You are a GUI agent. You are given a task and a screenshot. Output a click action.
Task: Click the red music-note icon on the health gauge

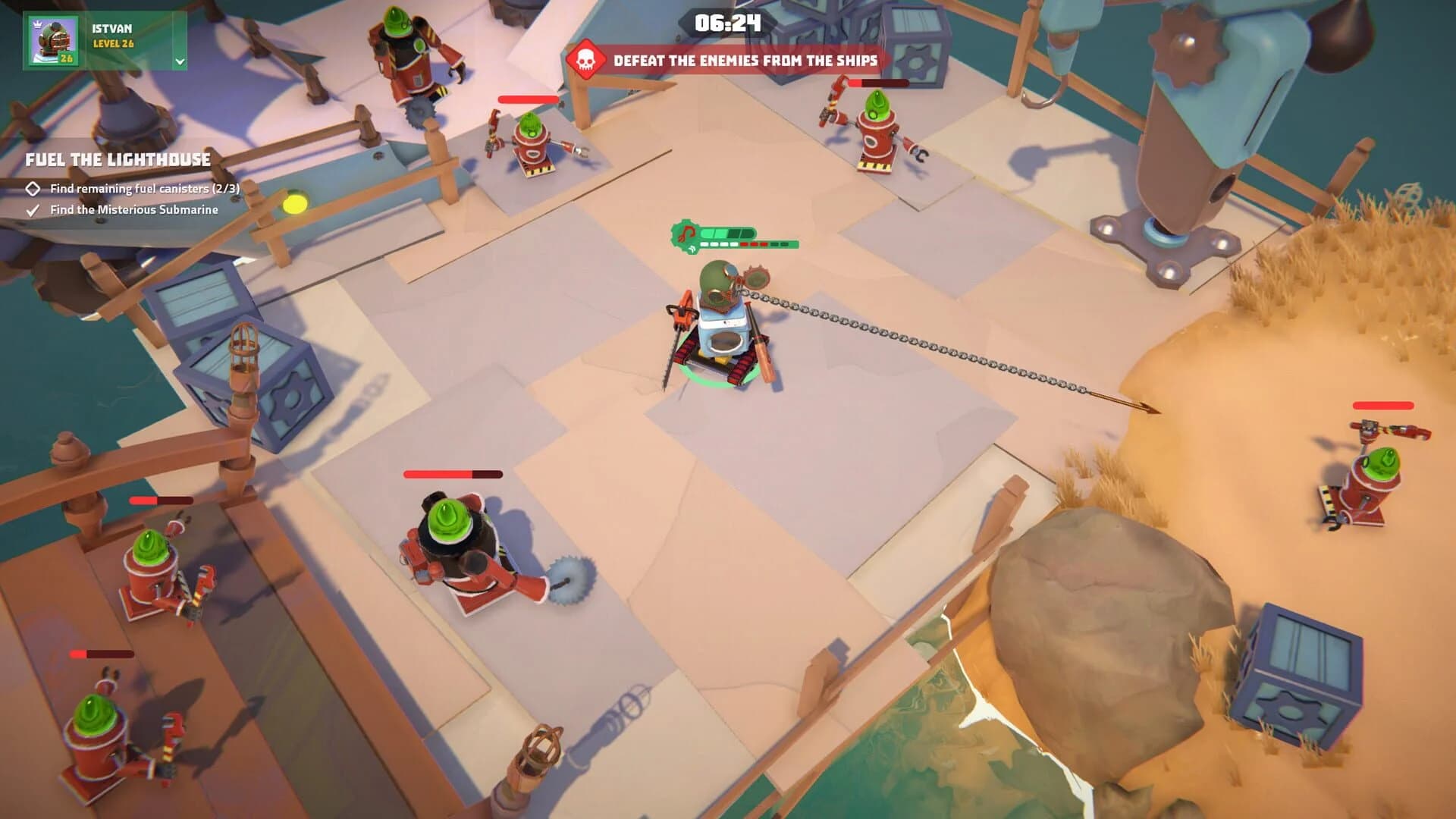[686, 233]
